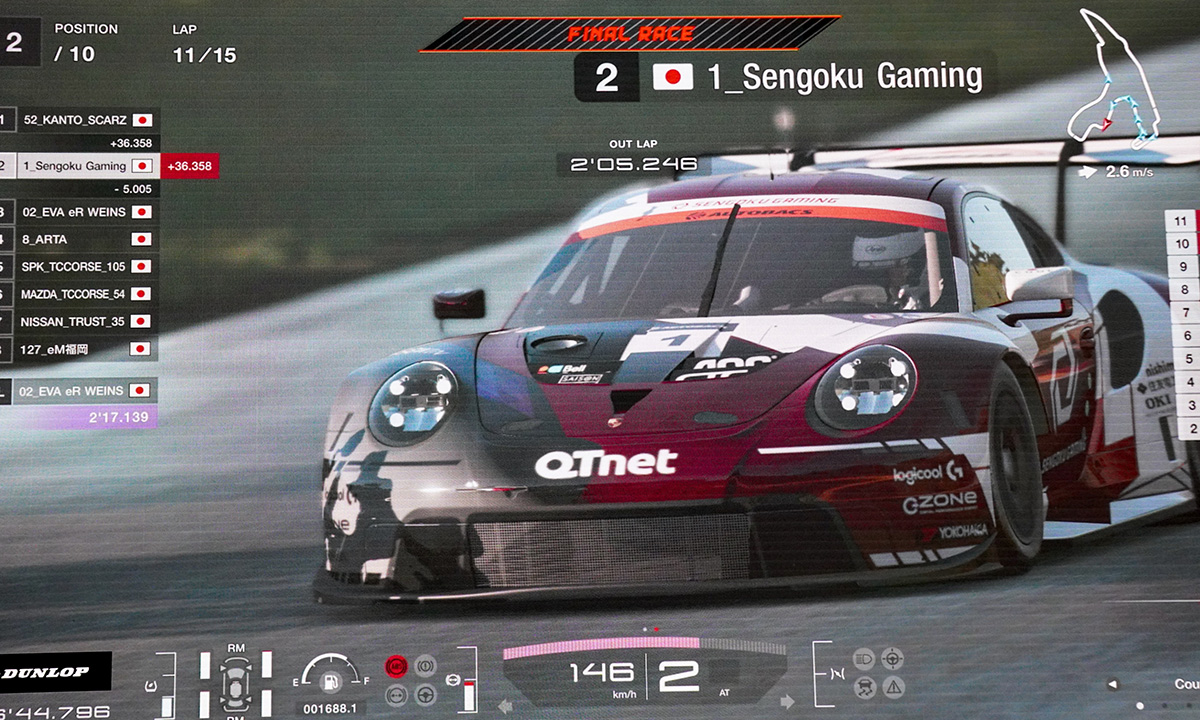Open the track minimap
The width and height of the screenshot is (1200, 720).
coord(1112,82)
